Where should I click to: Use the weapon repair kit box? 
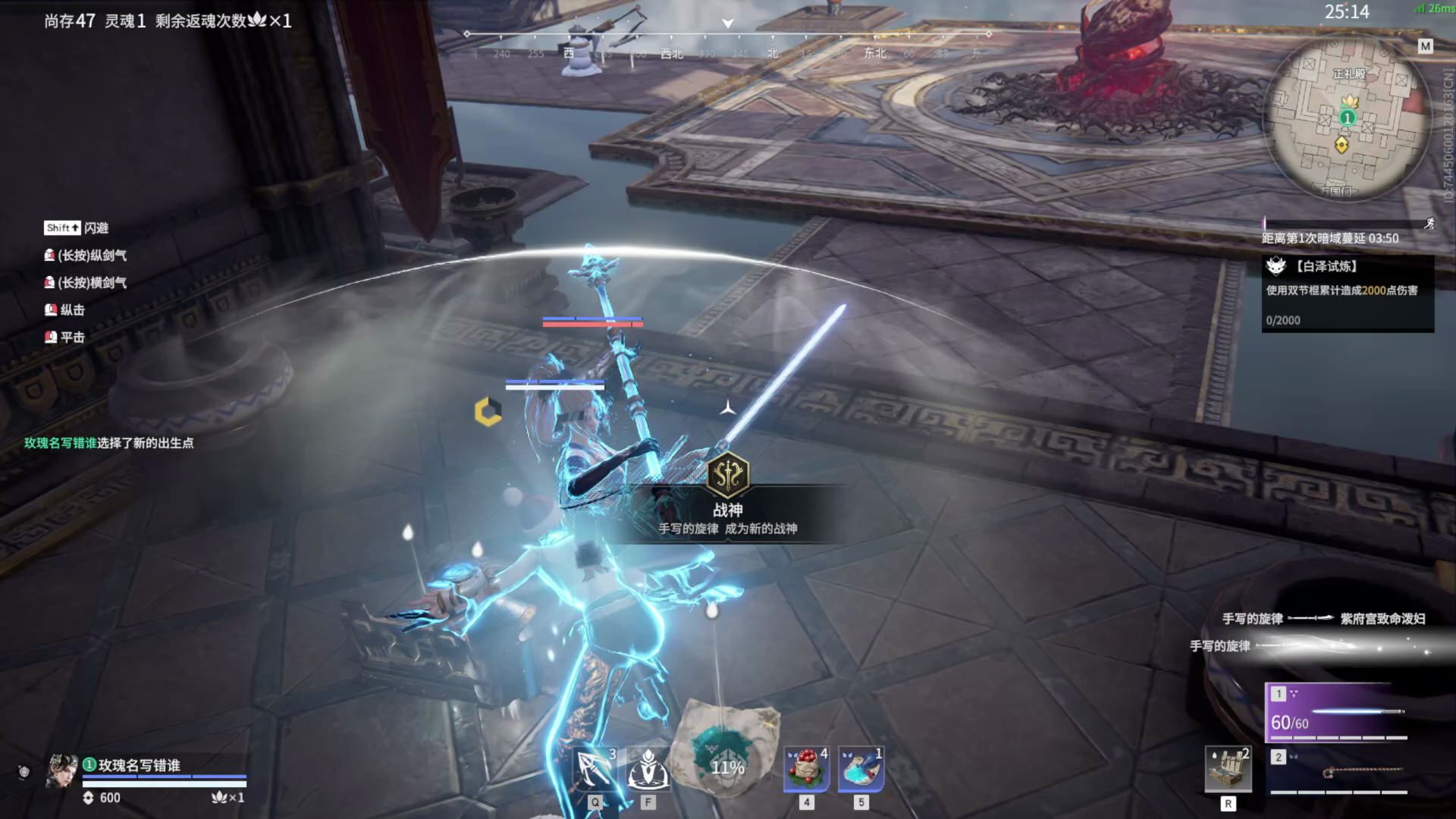coord(1228,770)
